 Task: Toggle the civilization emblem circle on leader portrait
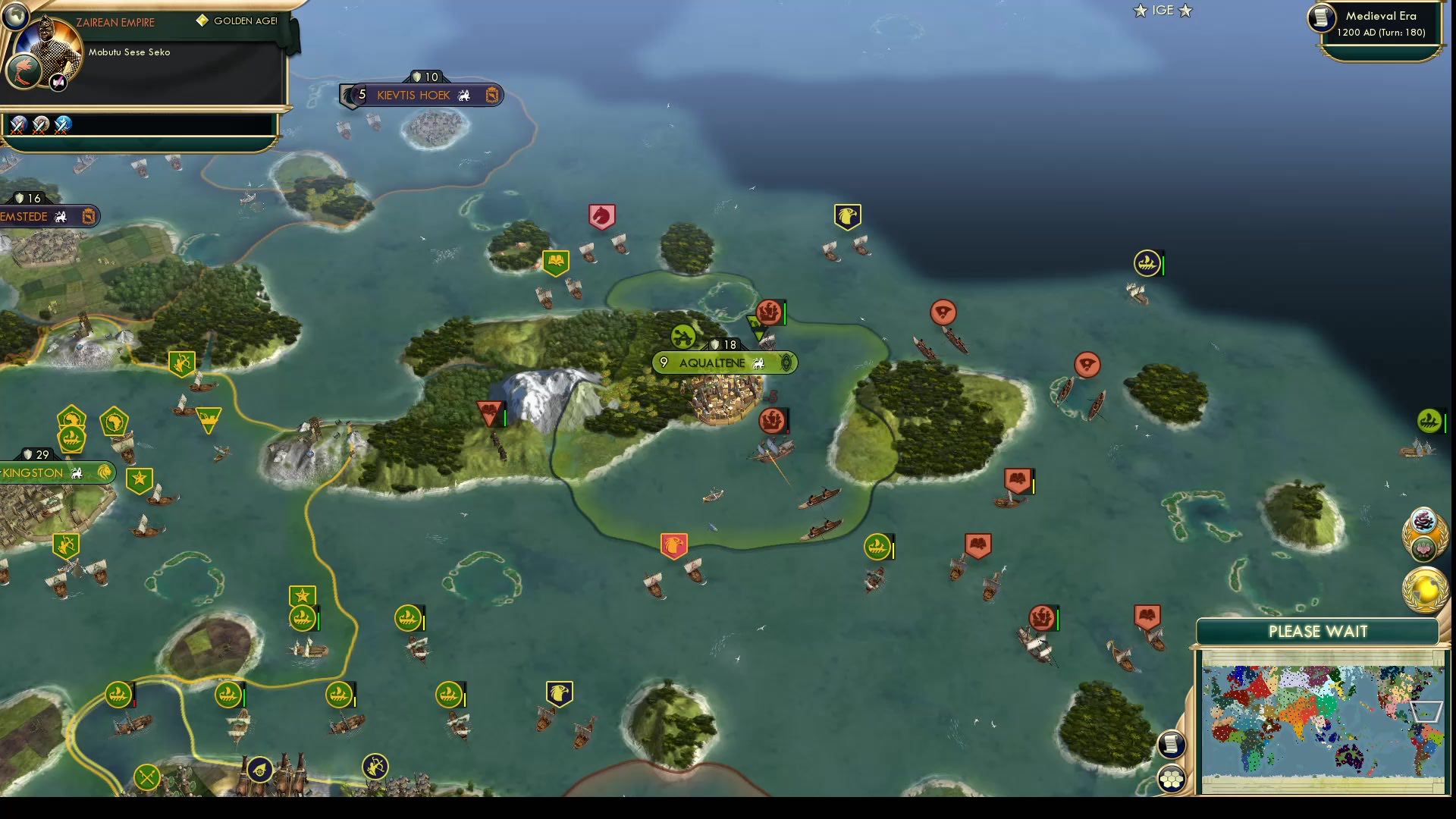(23, 70)
